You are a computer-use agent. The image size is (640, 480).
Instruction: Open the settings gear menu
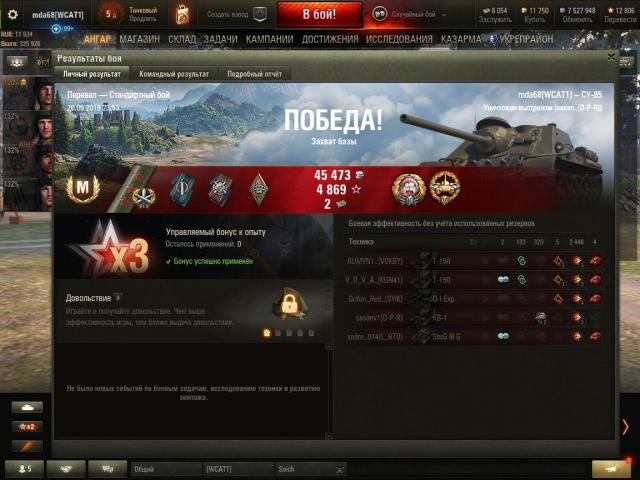click(13, 15)
